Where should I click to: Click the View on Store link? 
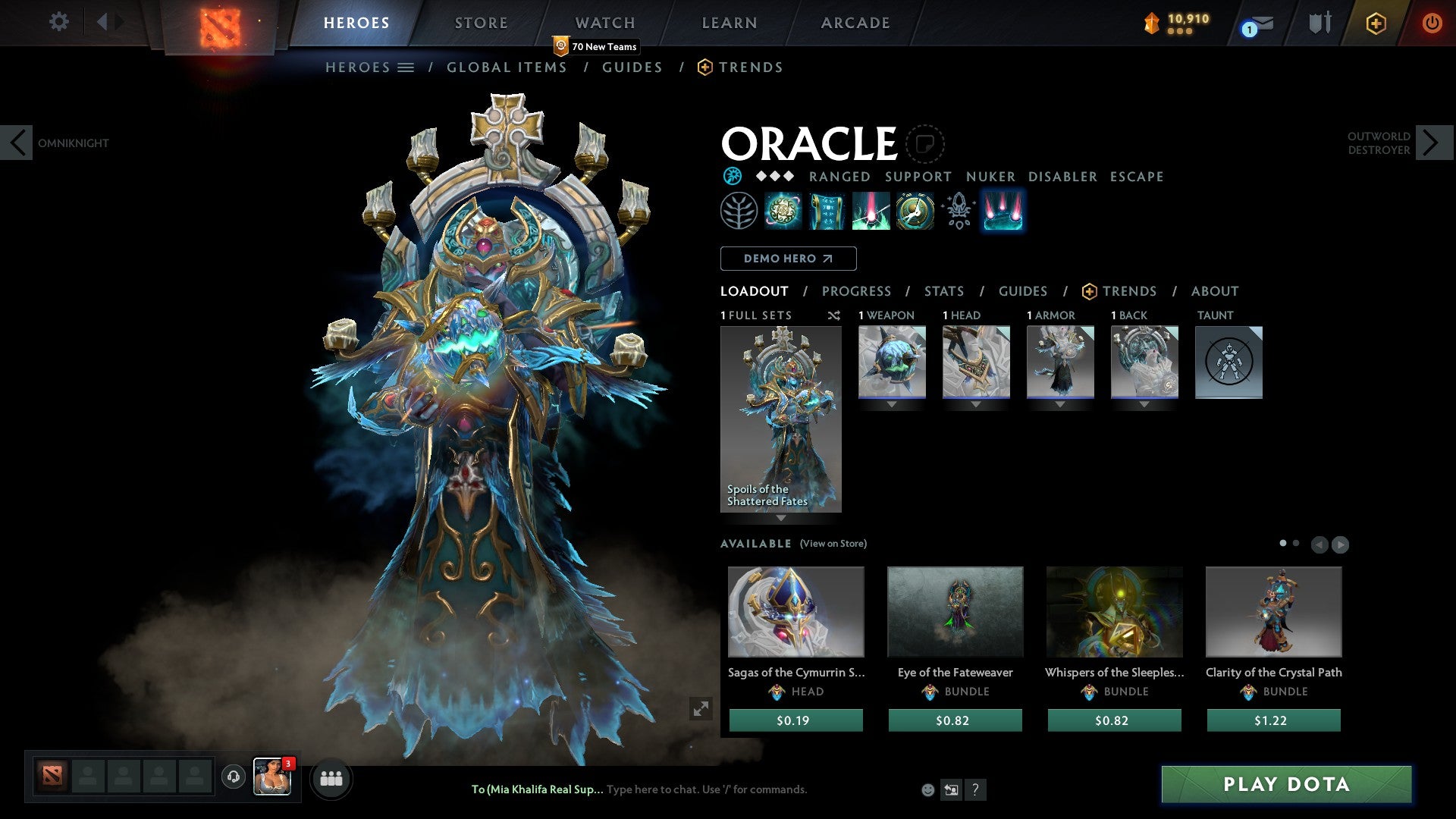(x=833, y=544)
